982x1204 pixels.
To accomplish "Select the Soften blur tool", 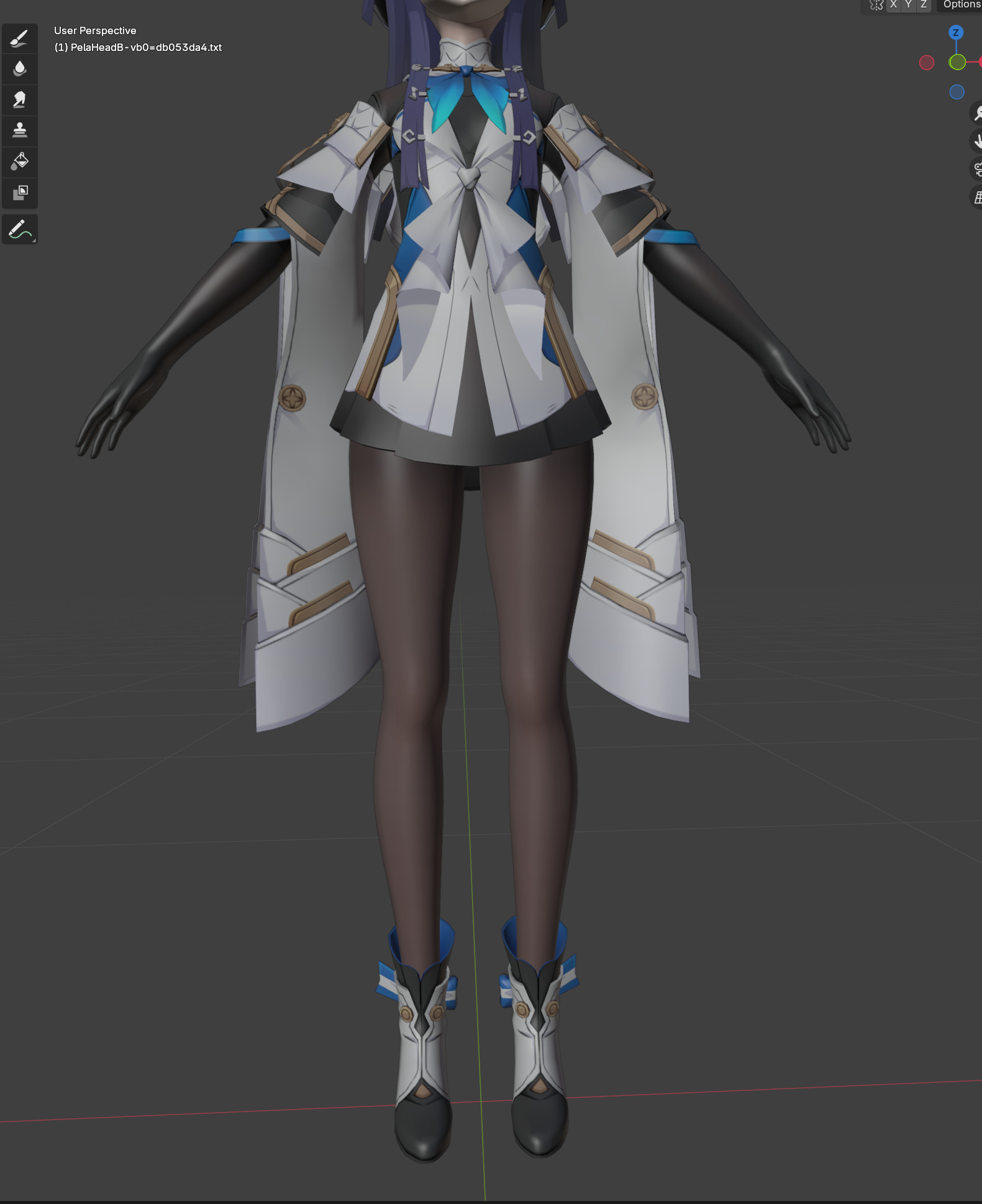I will [x=19, y=68].
